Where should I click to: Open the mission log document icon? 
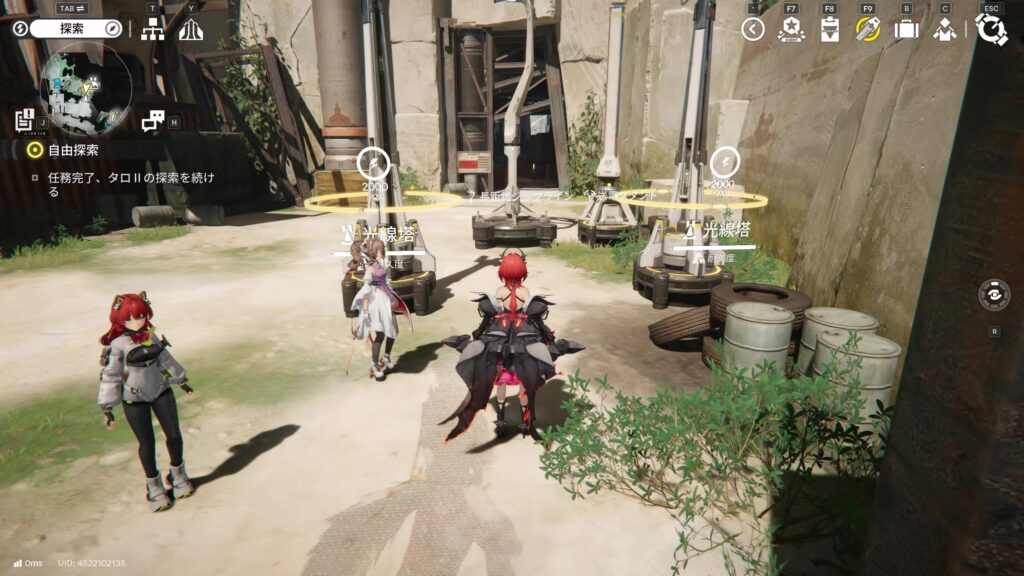tap(25, 121)
